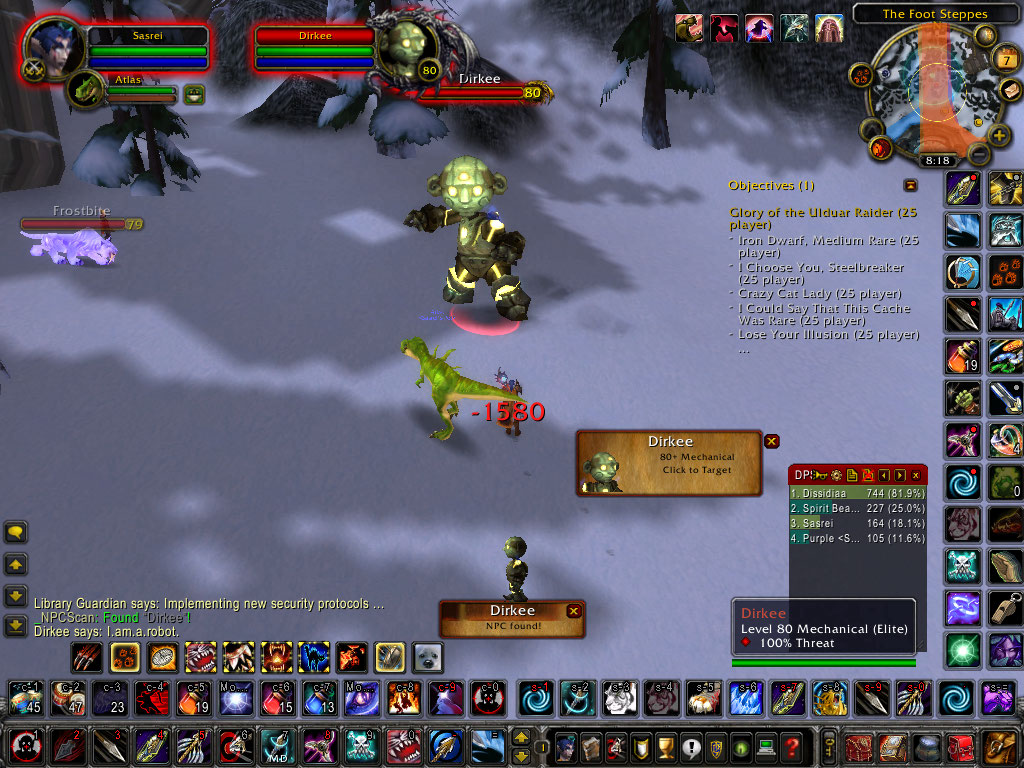This screenshot has width=1024, height=768.
Task: Go to the damage meter's next page arrow
Action: pyautogui.click(x=900, y=475)
